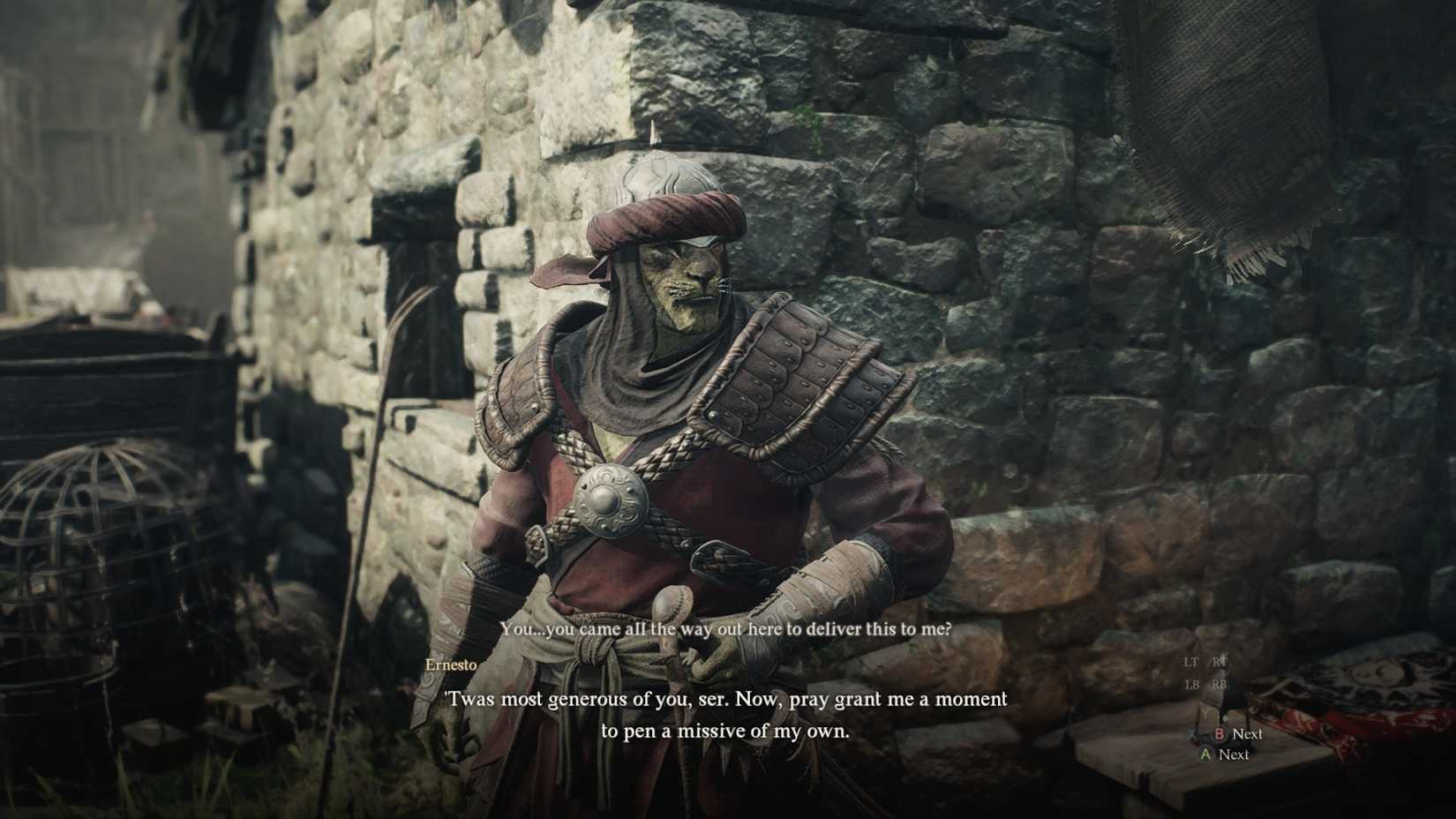This screenshot has height=819, width=1456.
Task: Select the Next label beside the A button
Action: (x=1235, y=755)
